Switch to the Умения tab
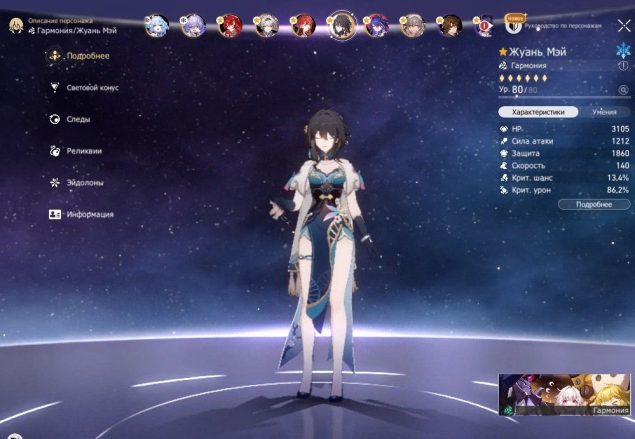 point(604,113)
